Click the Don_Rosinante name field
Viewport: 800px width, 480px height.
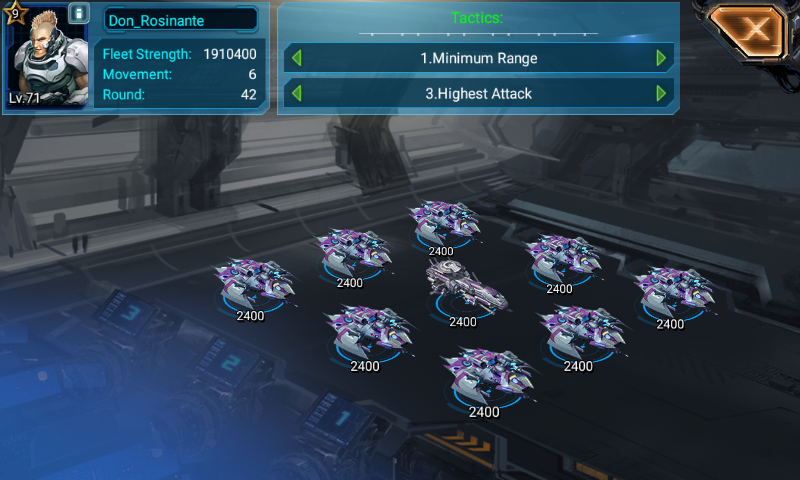[x=179, y=20]
